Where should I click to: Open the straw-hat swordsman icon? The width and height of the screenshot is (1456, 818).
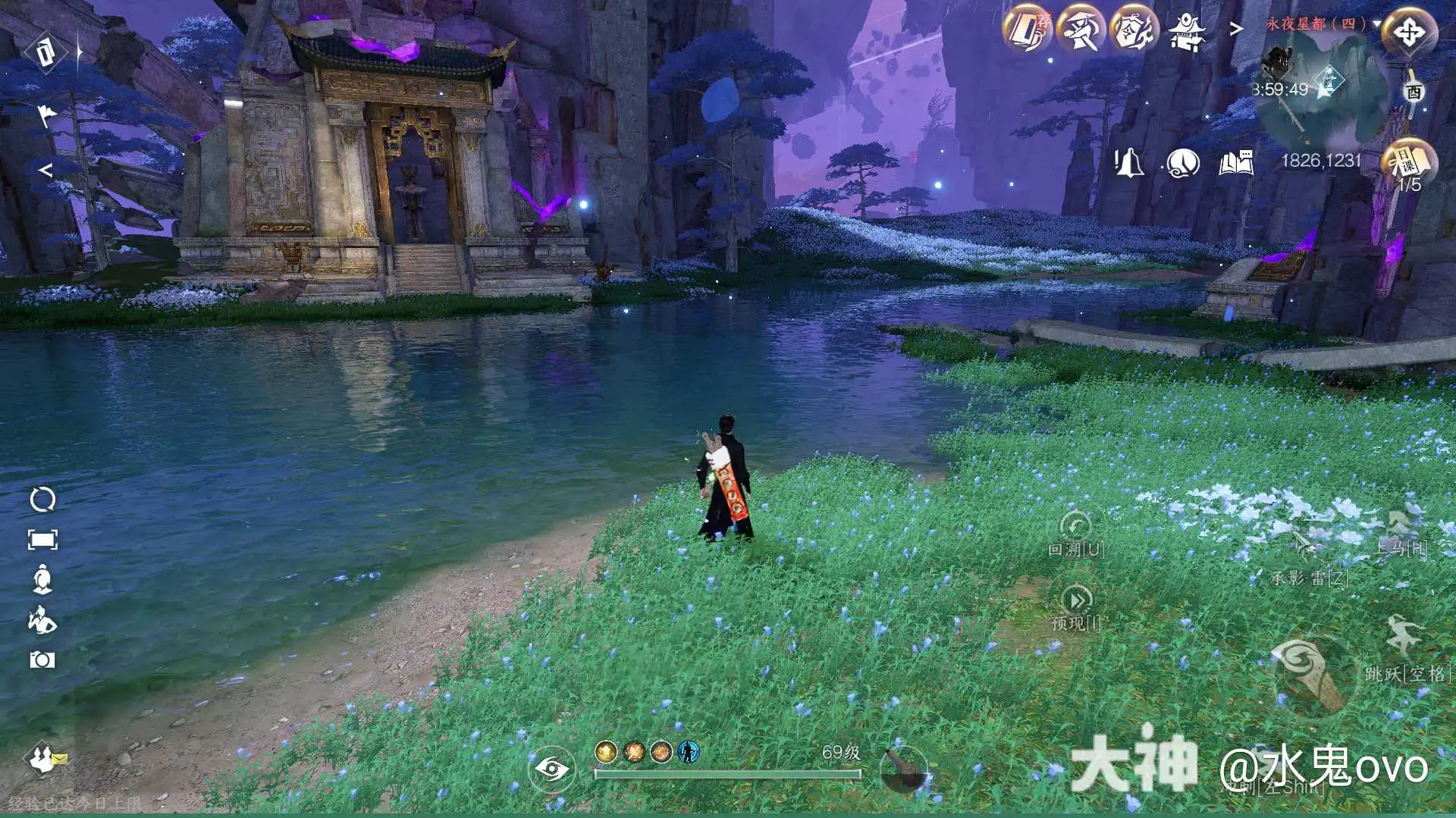coord(1081,30)
